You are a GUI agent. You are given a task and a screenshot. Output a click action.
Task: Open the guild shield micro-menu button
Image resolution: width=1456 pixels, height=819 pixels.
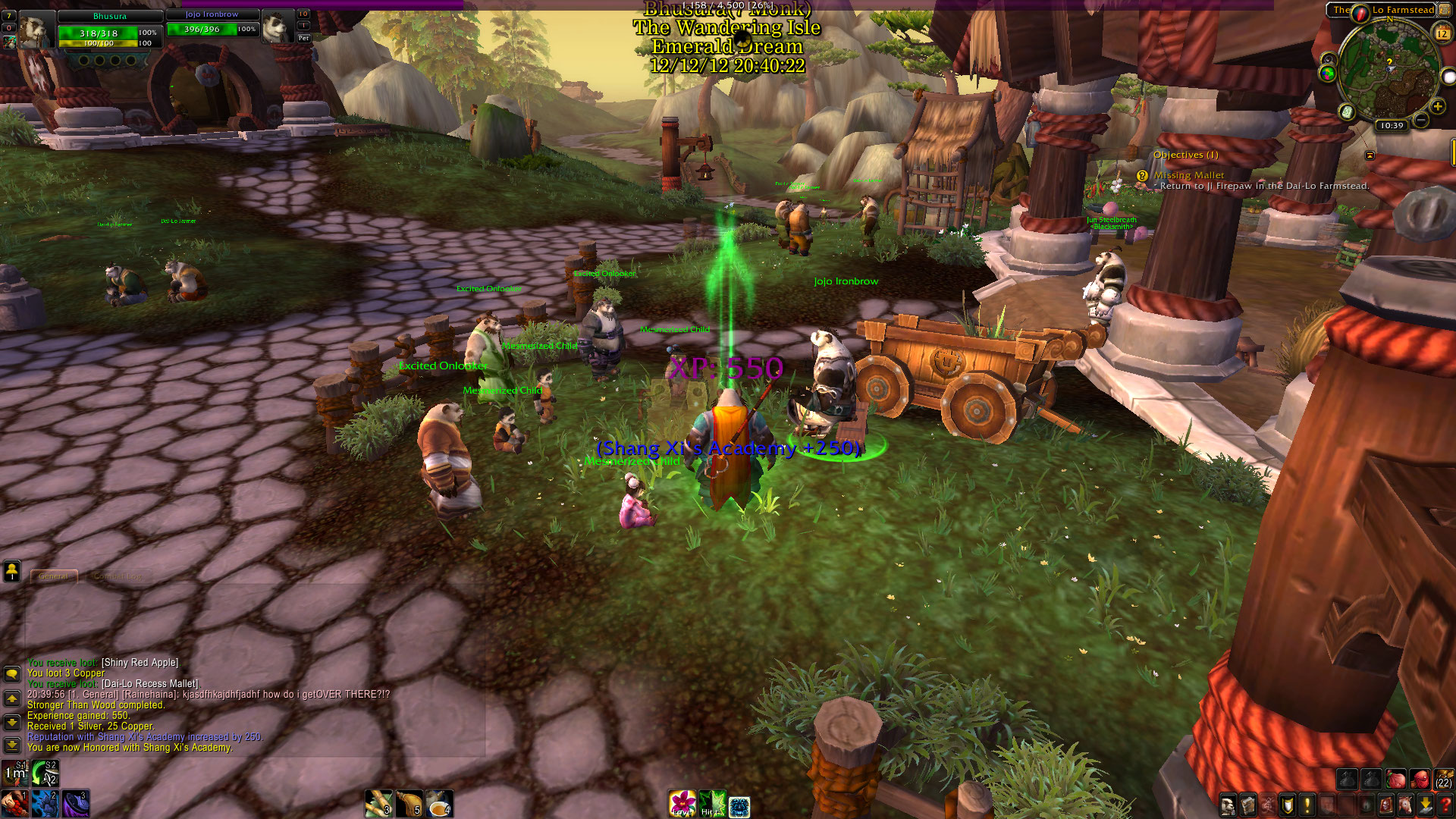[x=1287, y=805]
